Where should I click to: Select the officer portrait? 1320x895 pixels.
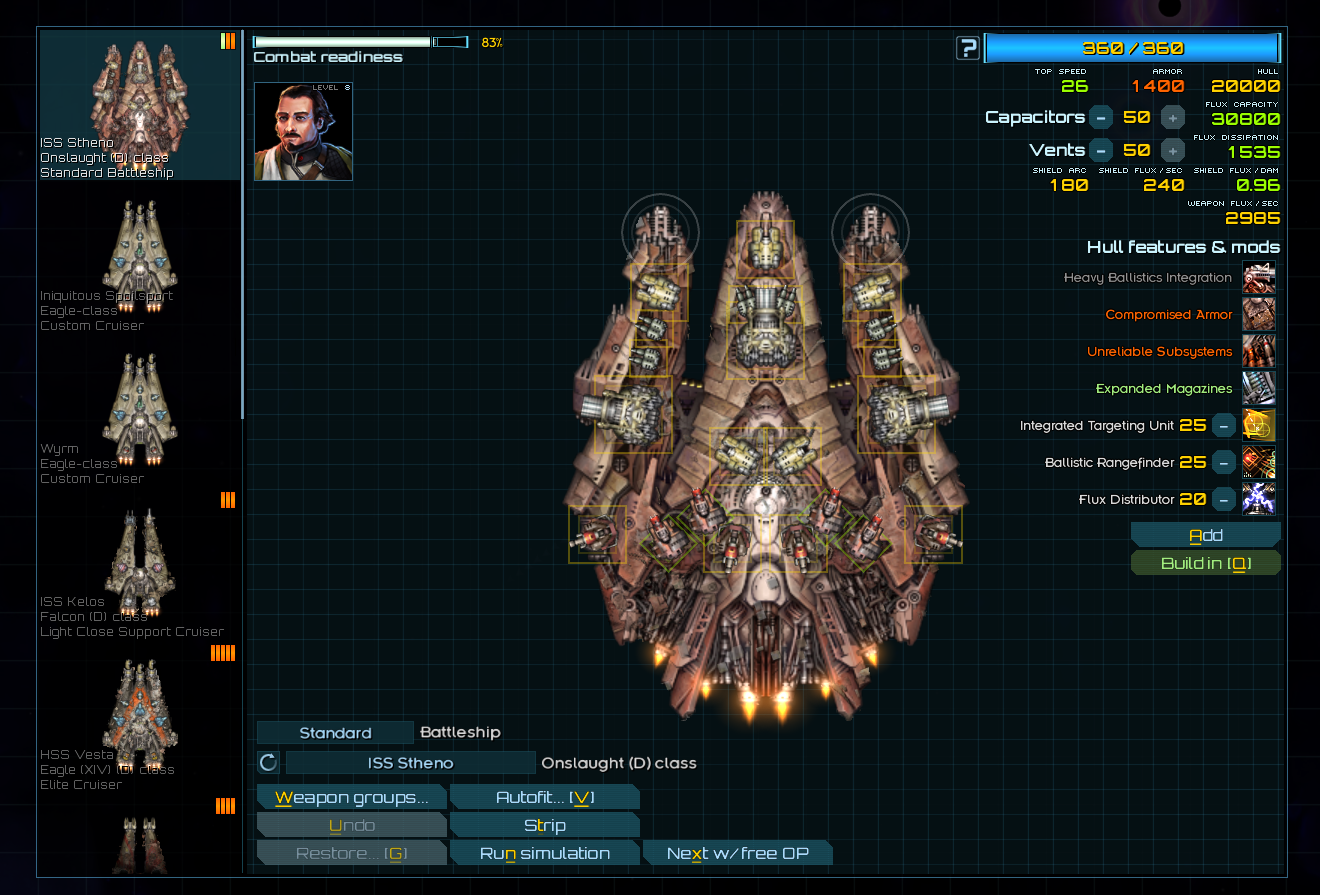(x=303, y=131)
